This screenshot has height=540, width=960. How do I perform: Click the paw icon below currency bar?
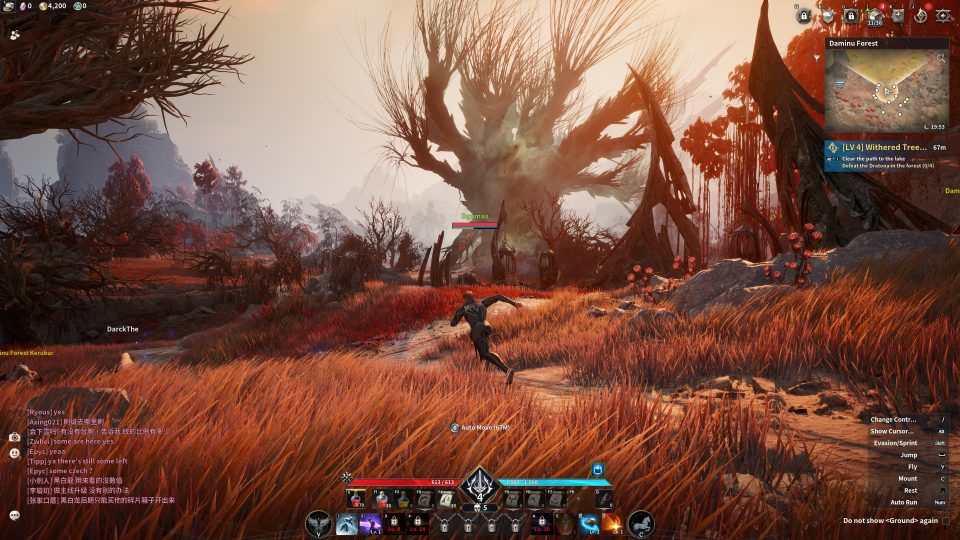[15, 33]
